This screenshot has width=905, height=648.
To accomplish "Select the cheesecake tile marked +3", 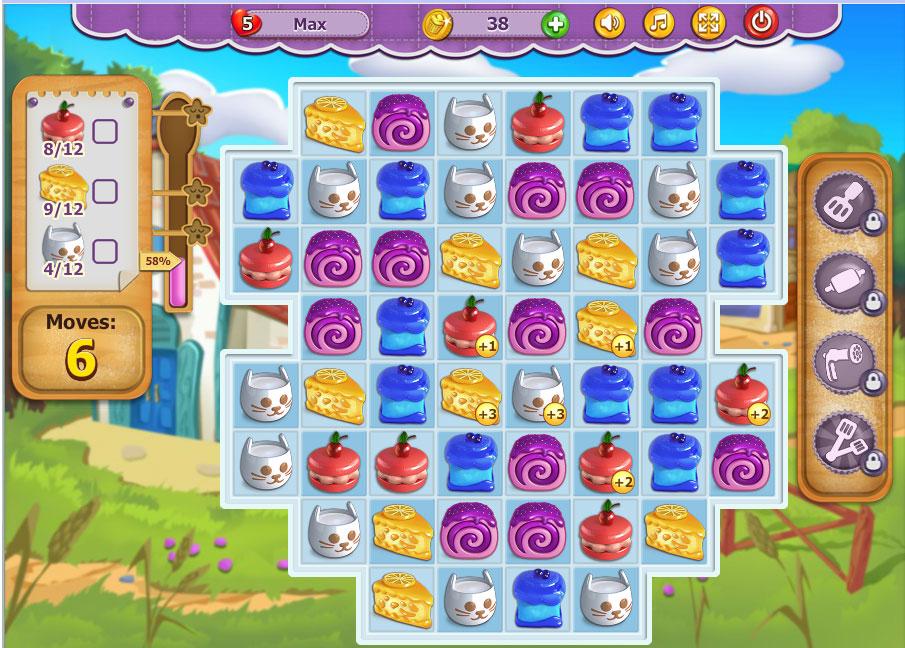I will (471, 393).
